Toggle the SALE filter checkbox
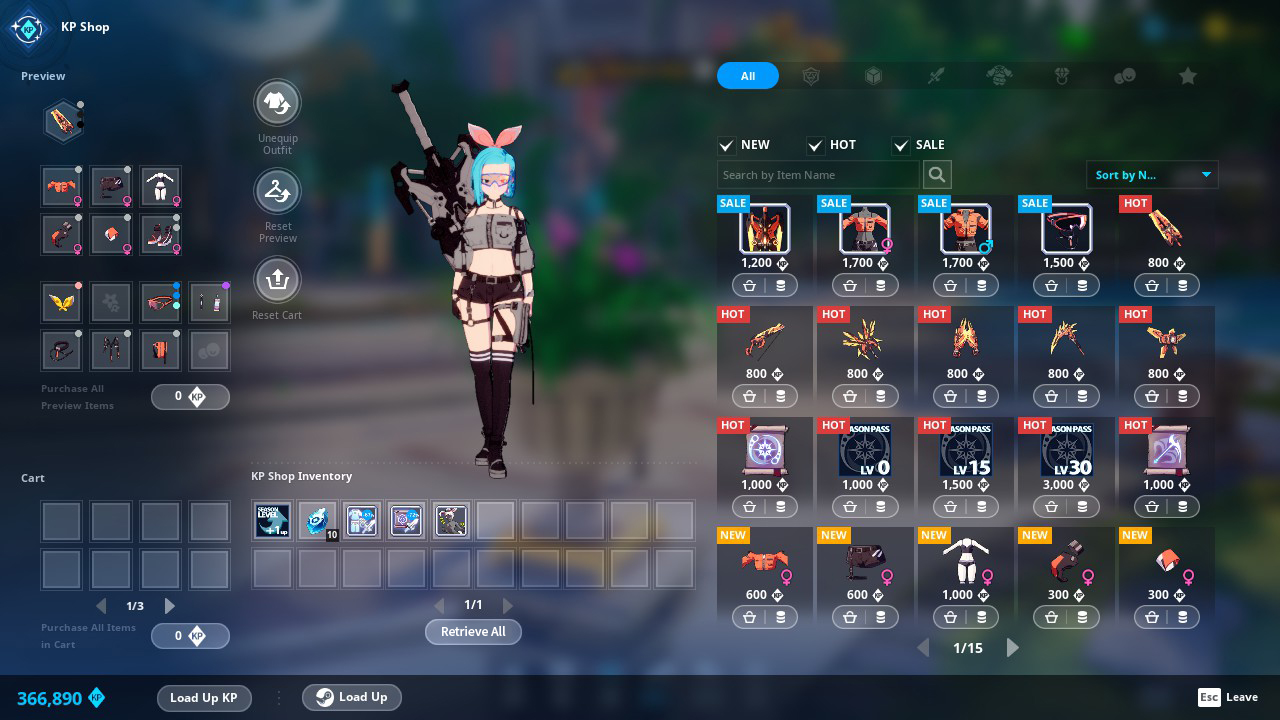 click(901, 145)
